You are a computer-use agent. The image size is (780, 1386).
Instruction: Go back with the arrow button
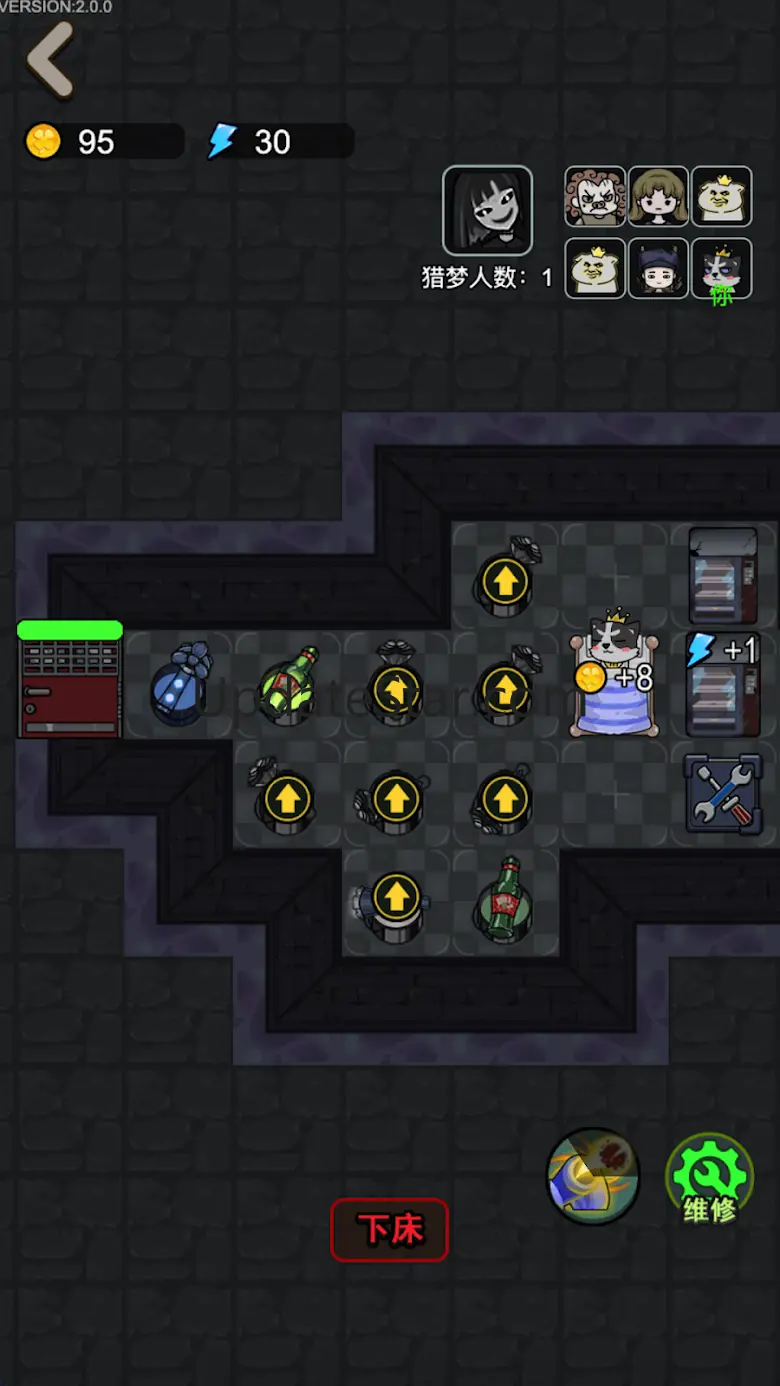point(51,60)
